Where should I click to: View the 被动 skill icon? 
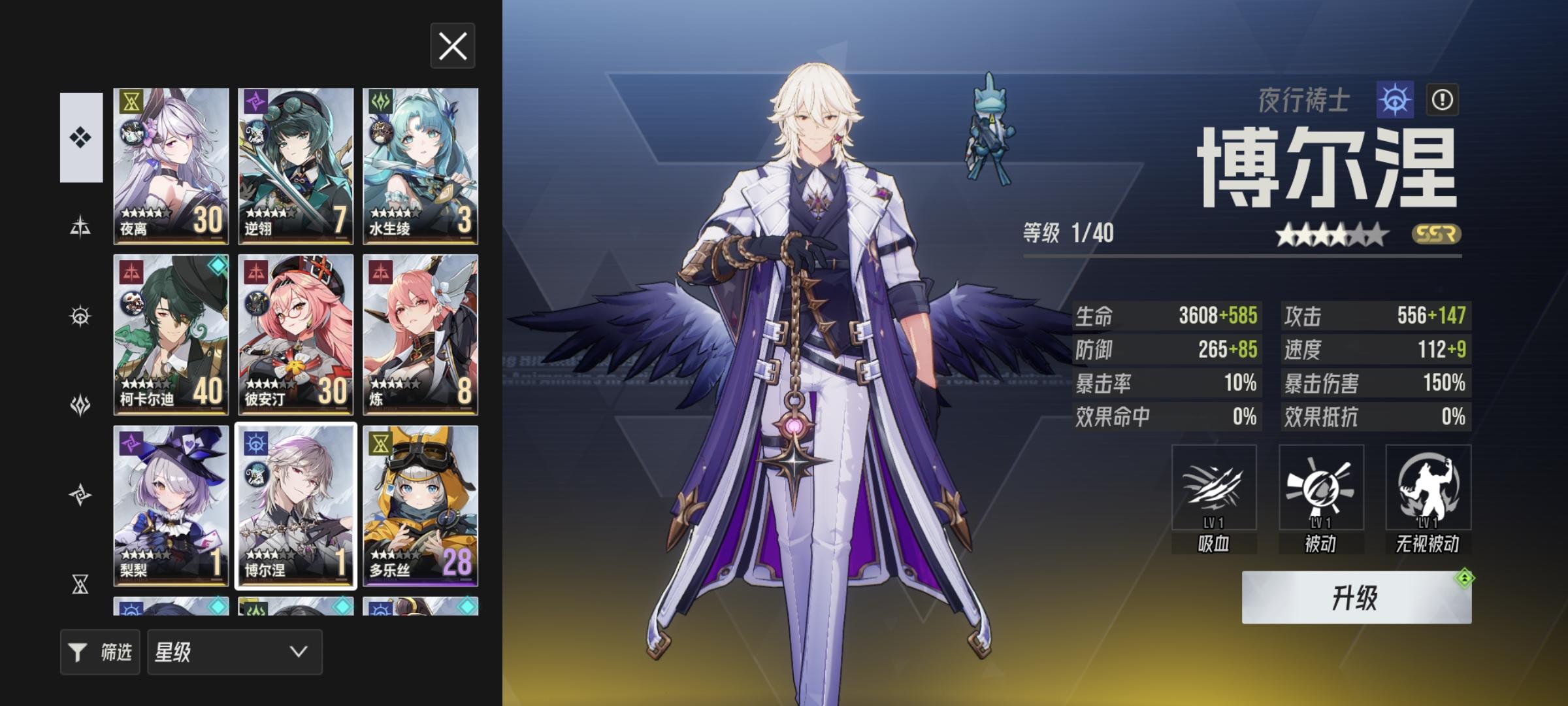[x=1320, y=487]
